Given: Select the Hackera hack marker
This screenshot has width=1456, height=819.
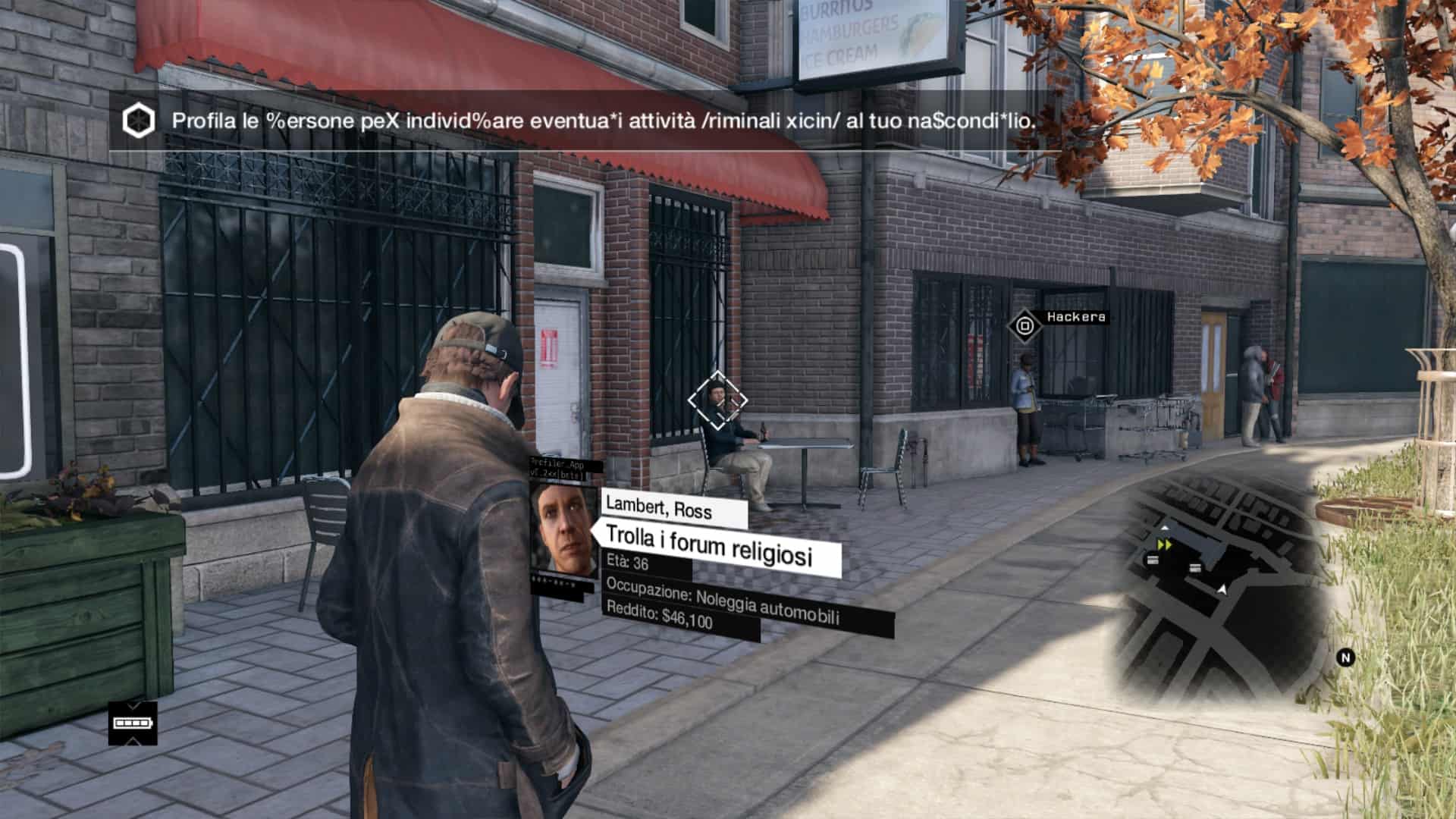Looking at the screenshot, I should pyautogui.click(x=1025, y=327).
